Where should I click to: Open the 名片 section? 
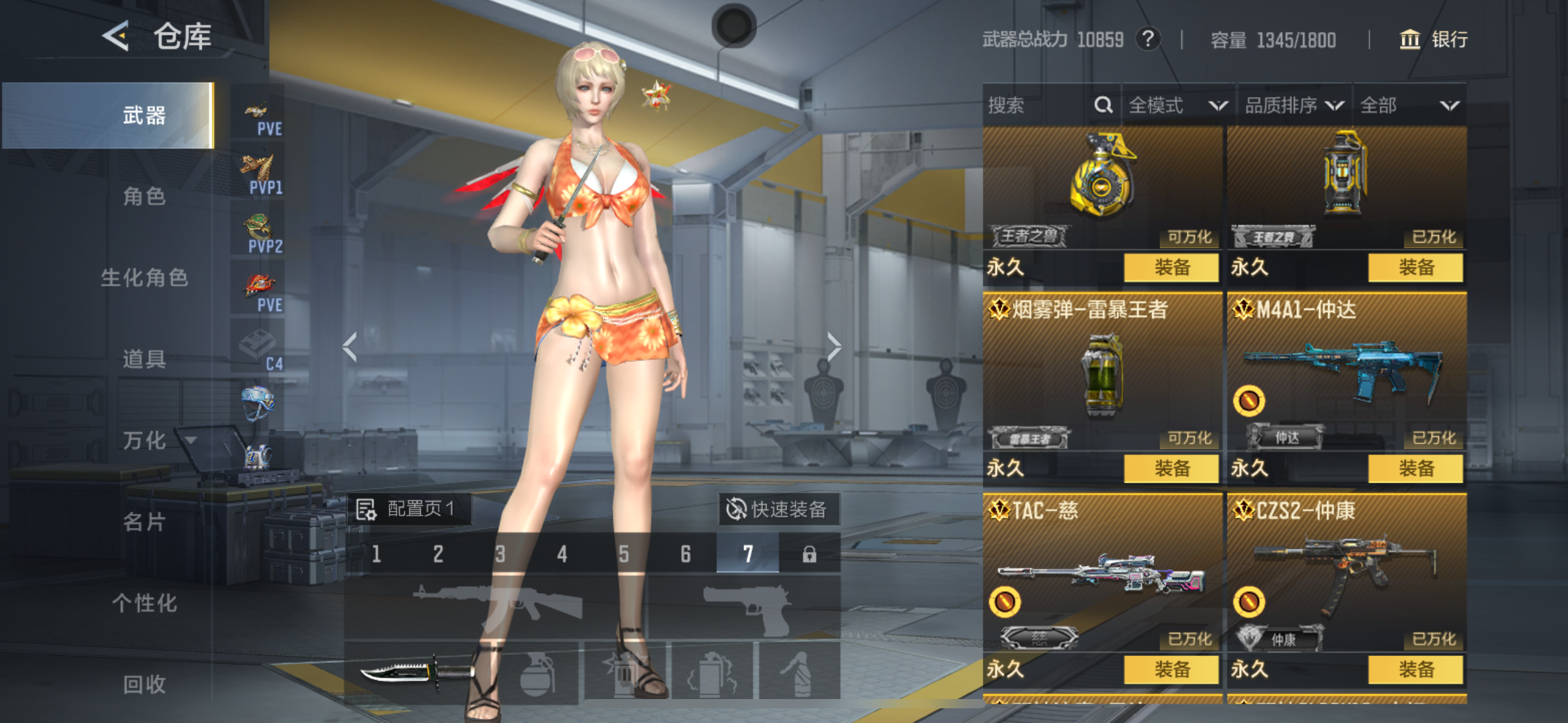(144, 522)
